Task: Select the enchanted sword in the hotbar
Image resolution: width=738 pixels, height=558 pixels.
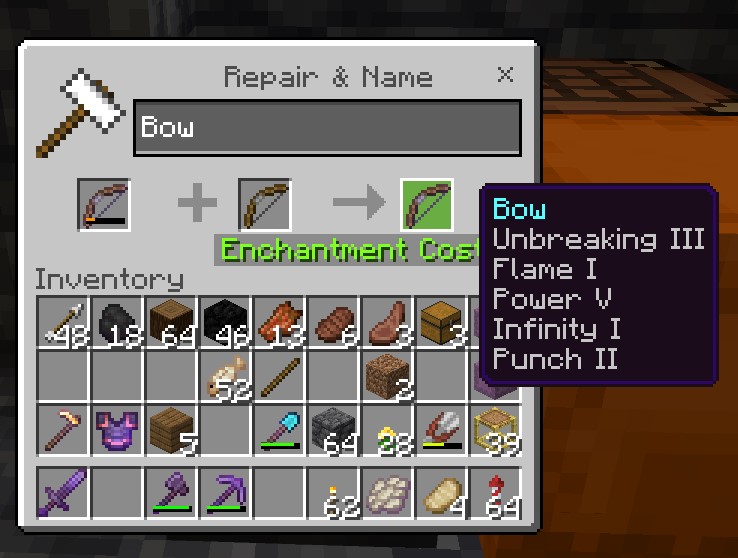Action: coord(63,493)
